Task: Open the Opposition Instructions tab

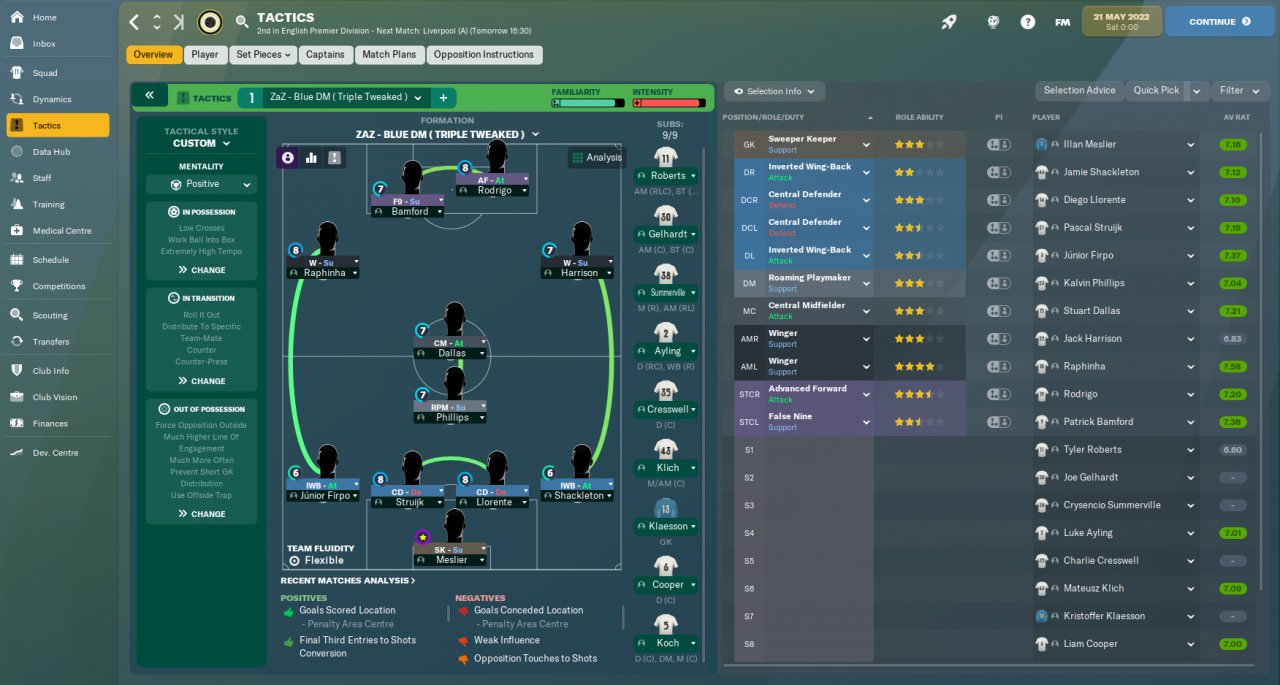Action: click(484, 55)
